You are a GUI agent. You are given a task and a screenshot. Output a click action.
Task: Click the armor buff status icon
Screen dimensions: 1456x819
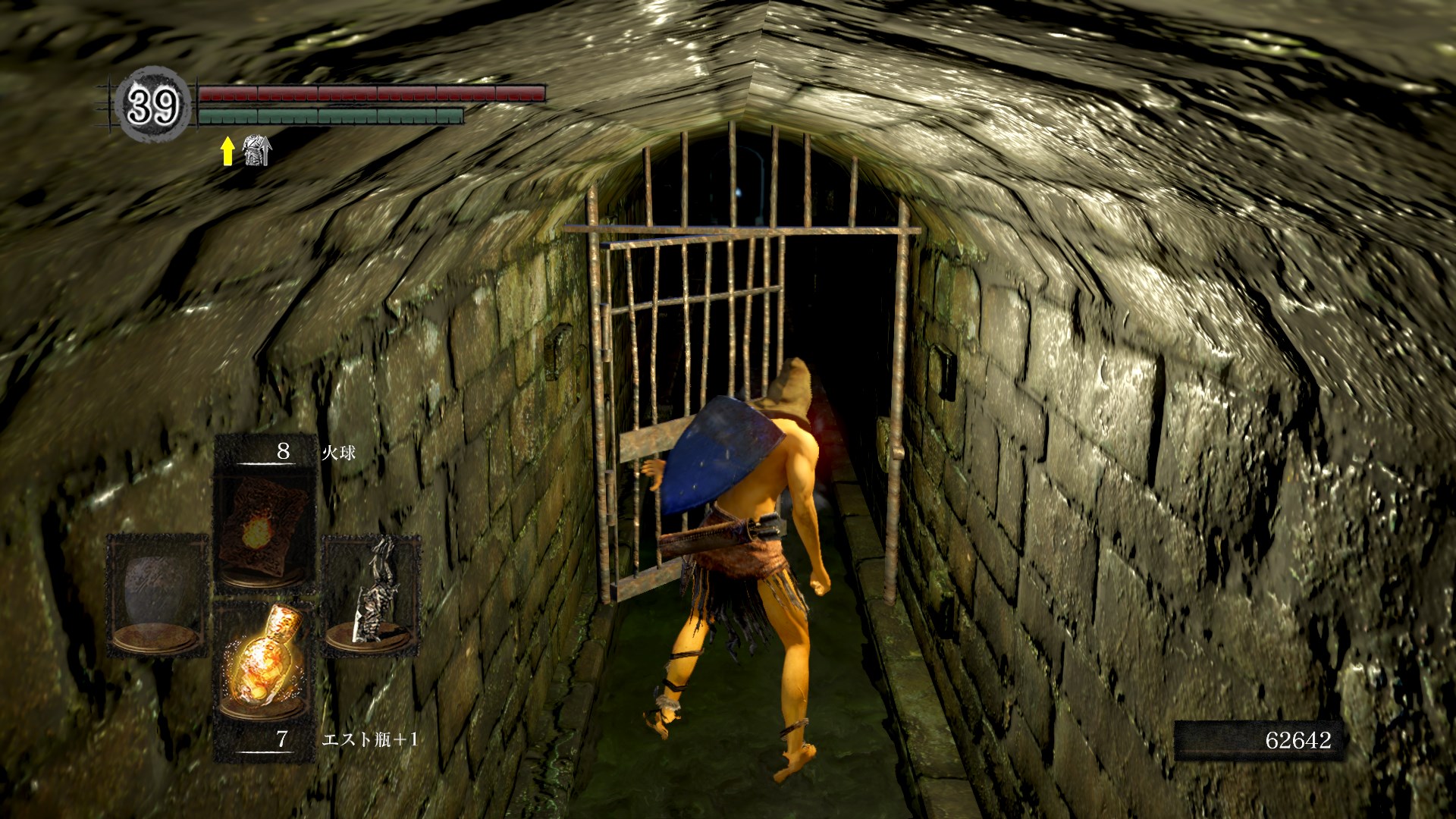click(x=256, y=151)
